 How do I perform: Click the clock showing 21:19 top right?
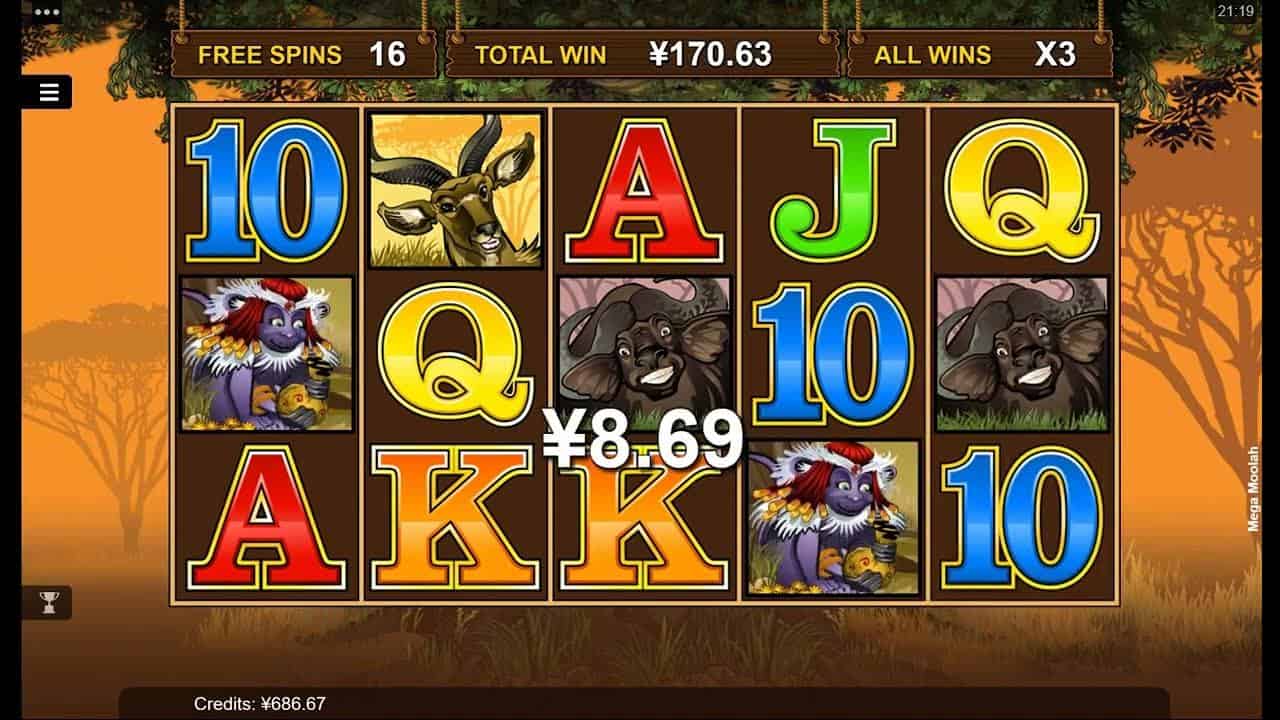[1236, 9]
